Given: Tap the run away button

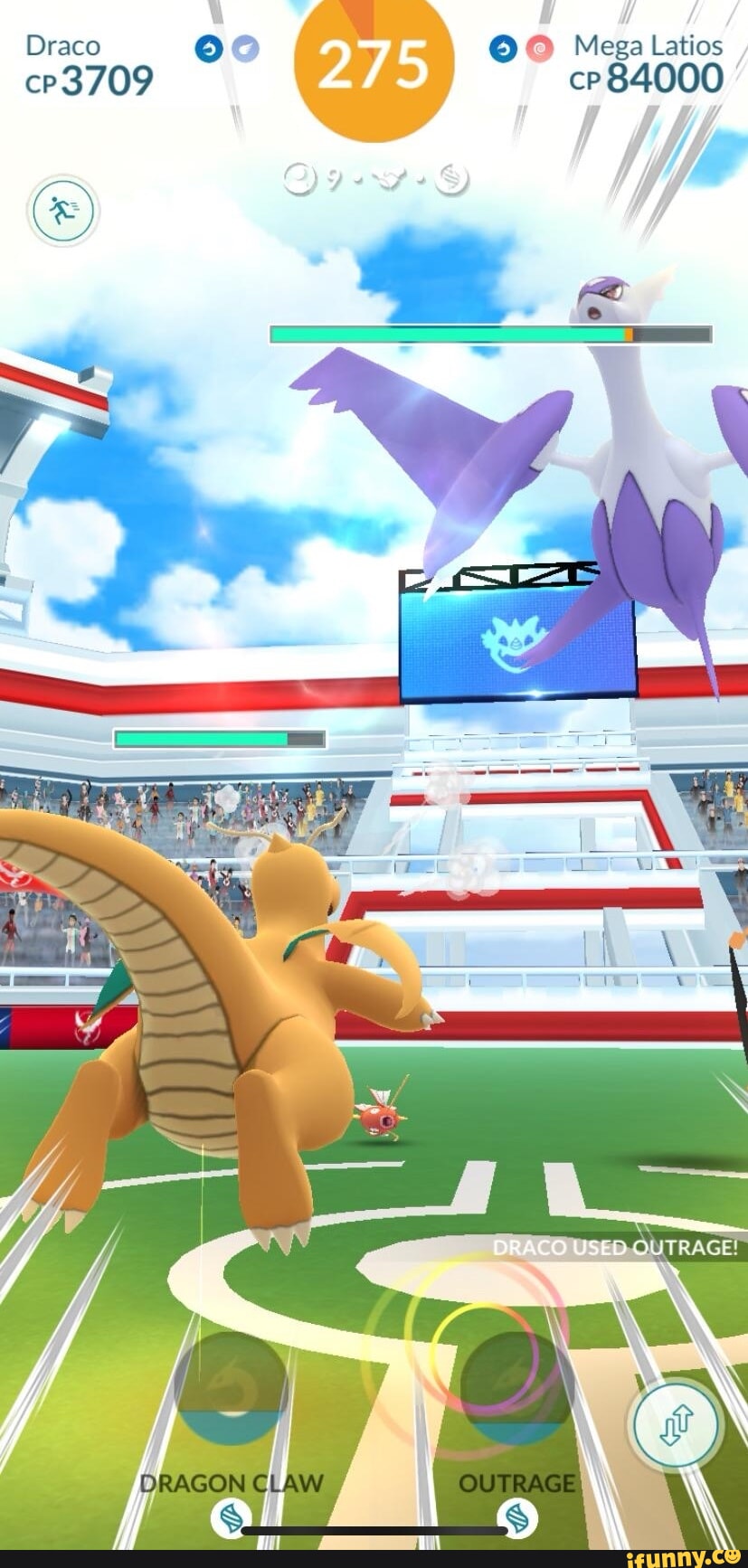Looking at the screenshot, I should tap(64, 212).
